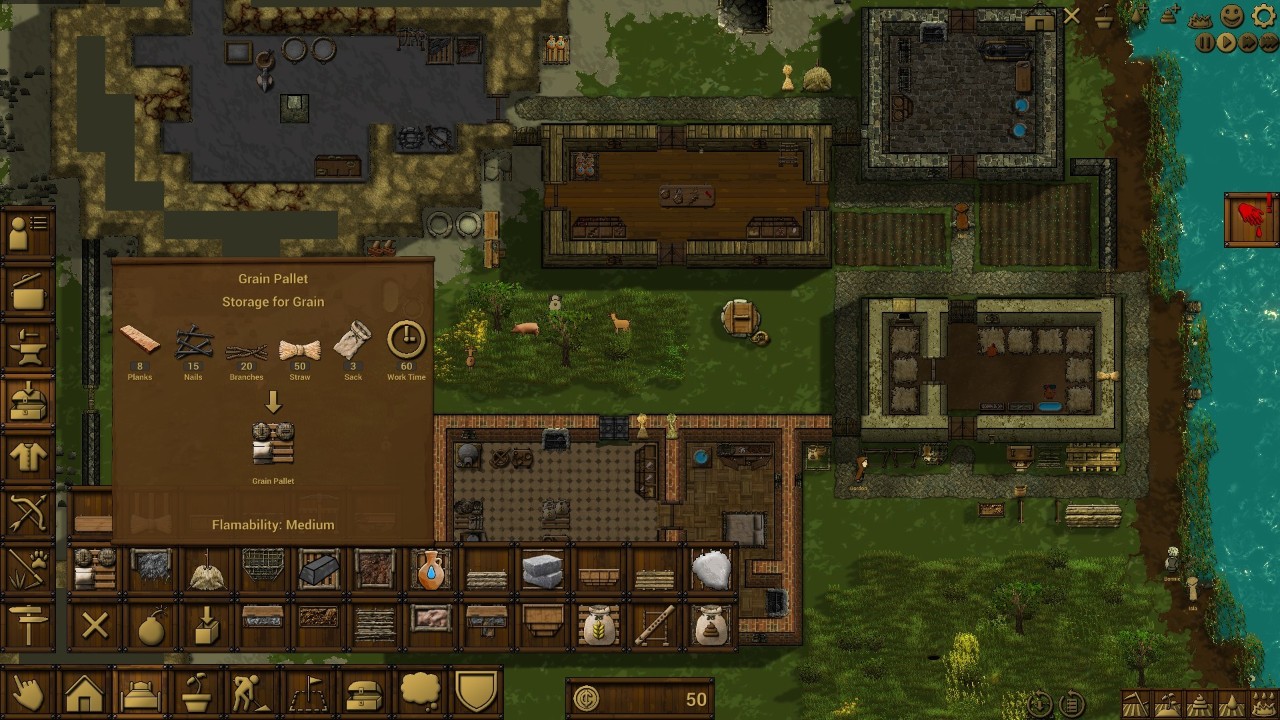Screen dimensions: 1280x720
Task: Select the shield defense category
Action: (475, 692)
